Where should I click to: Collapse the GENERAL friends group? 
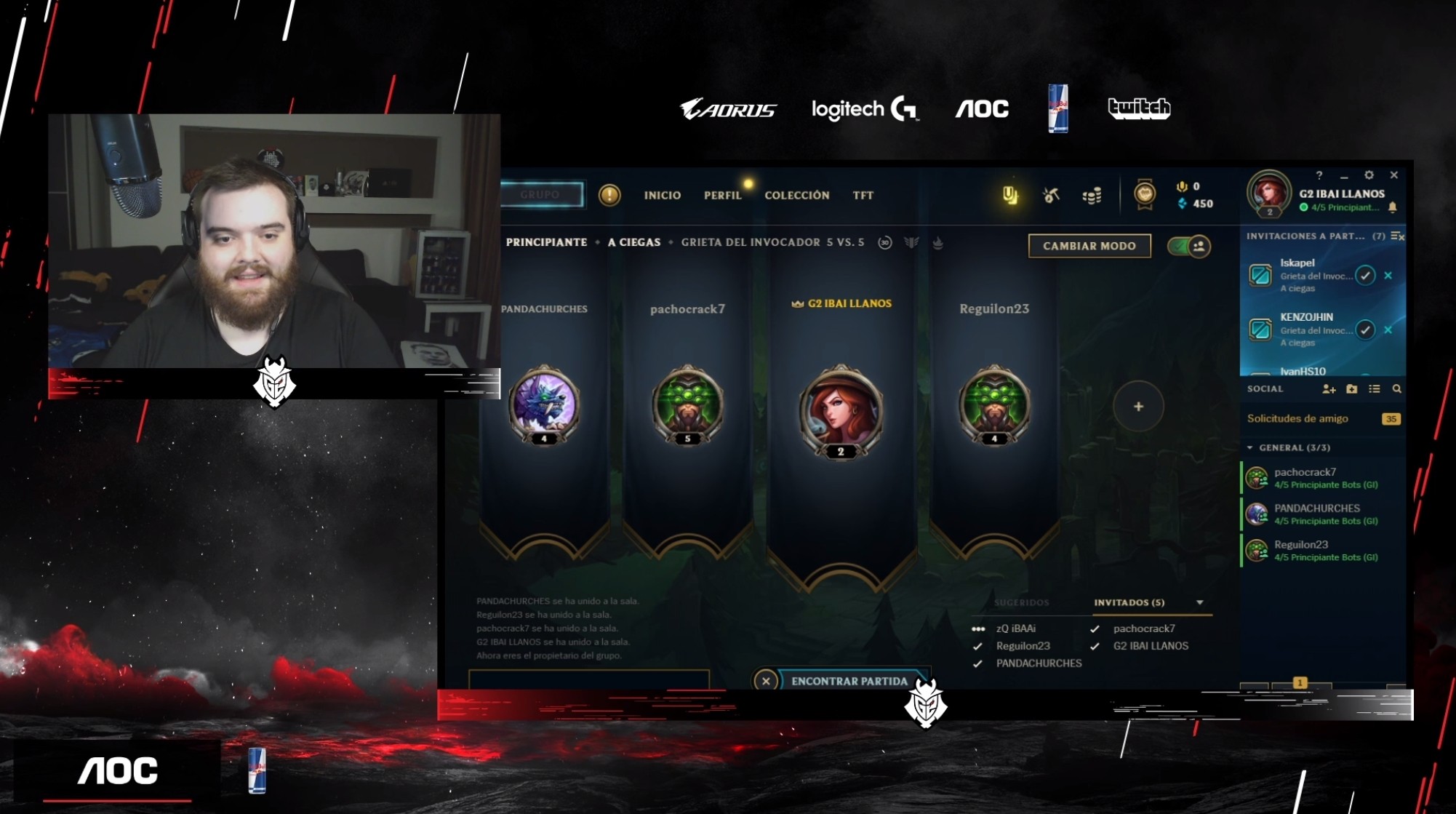click(1250, 447)
